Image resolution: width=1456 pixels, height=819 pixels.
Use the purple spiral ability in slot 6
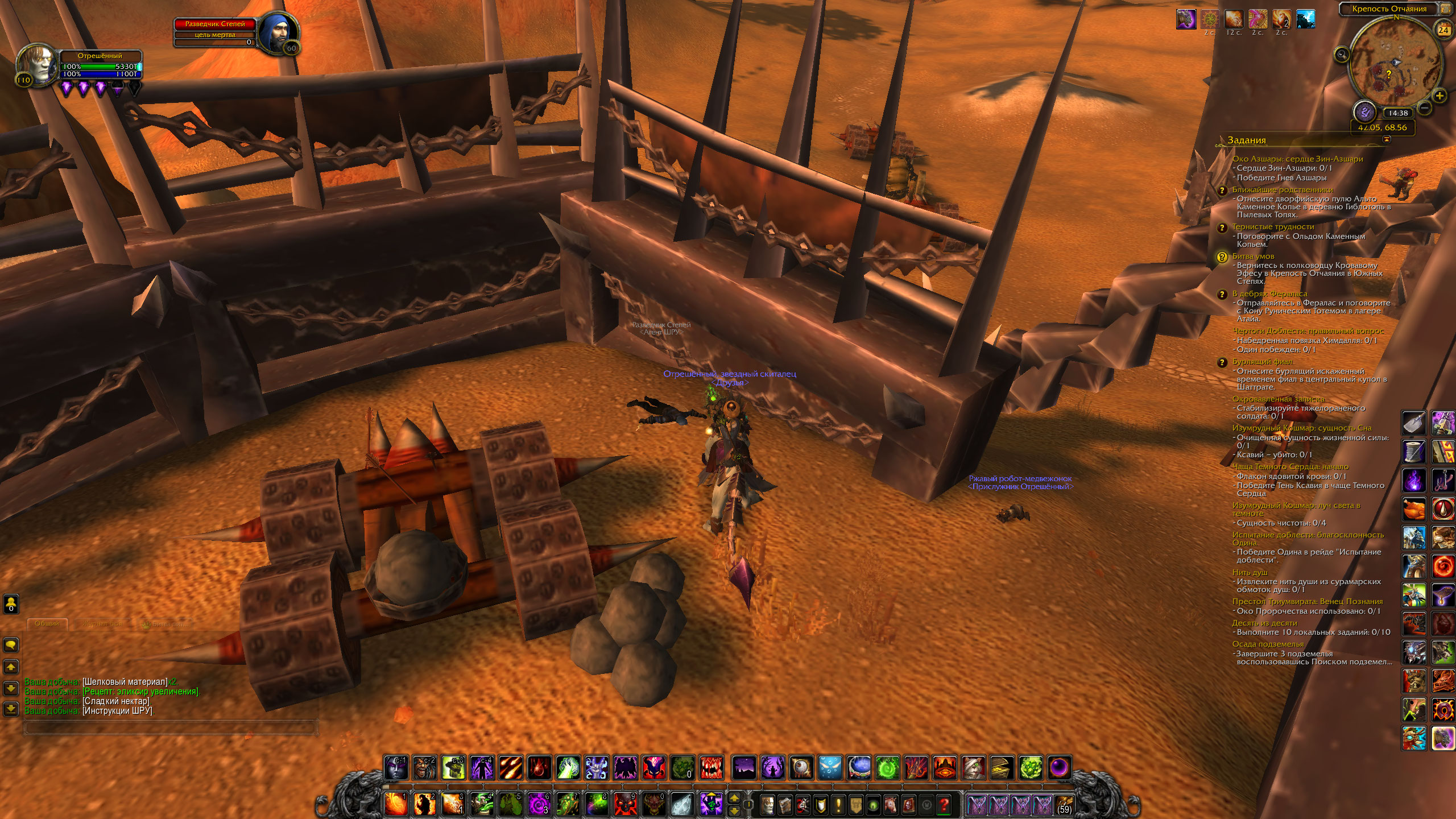tap(539, 804)
